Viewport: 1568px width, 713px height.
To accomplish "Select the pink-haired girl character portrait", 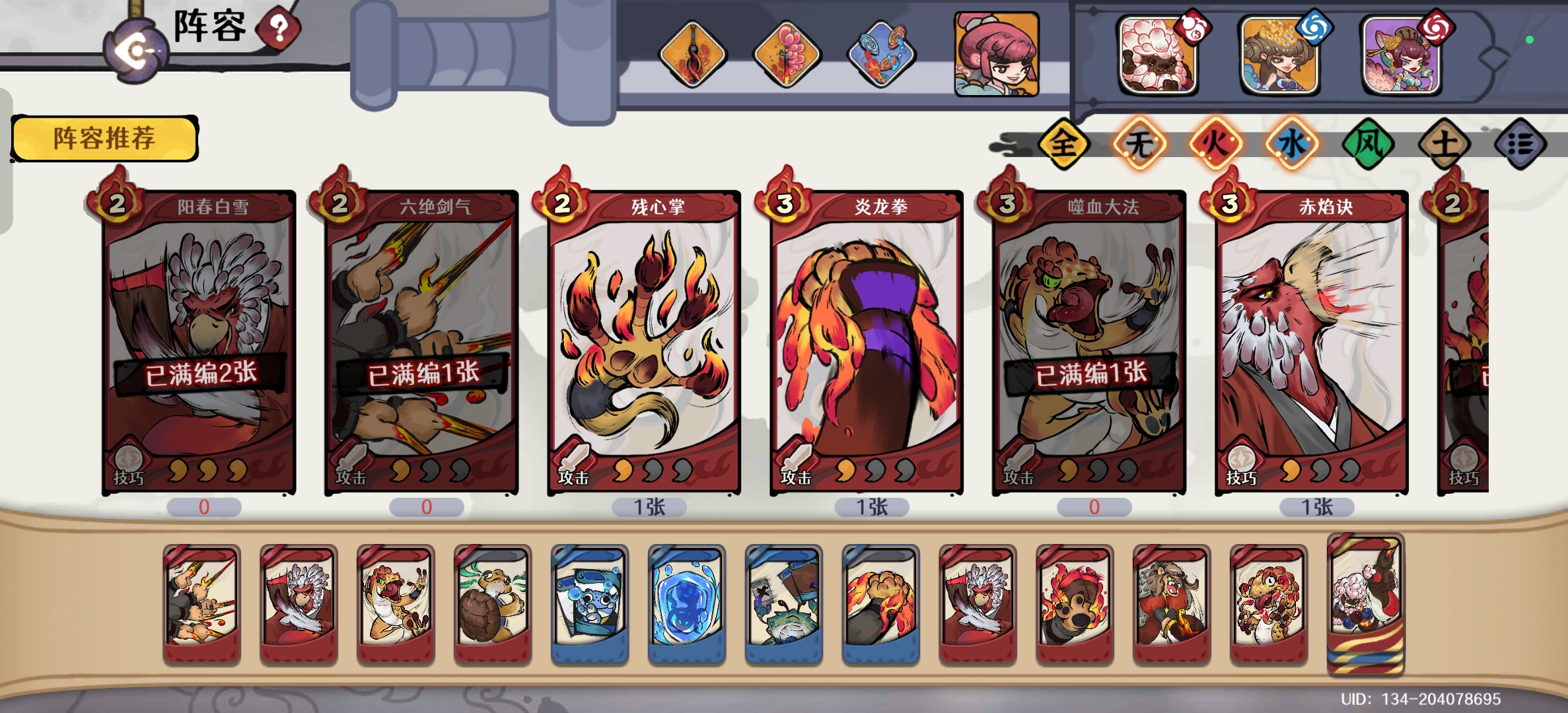I will tap(996, 54).
